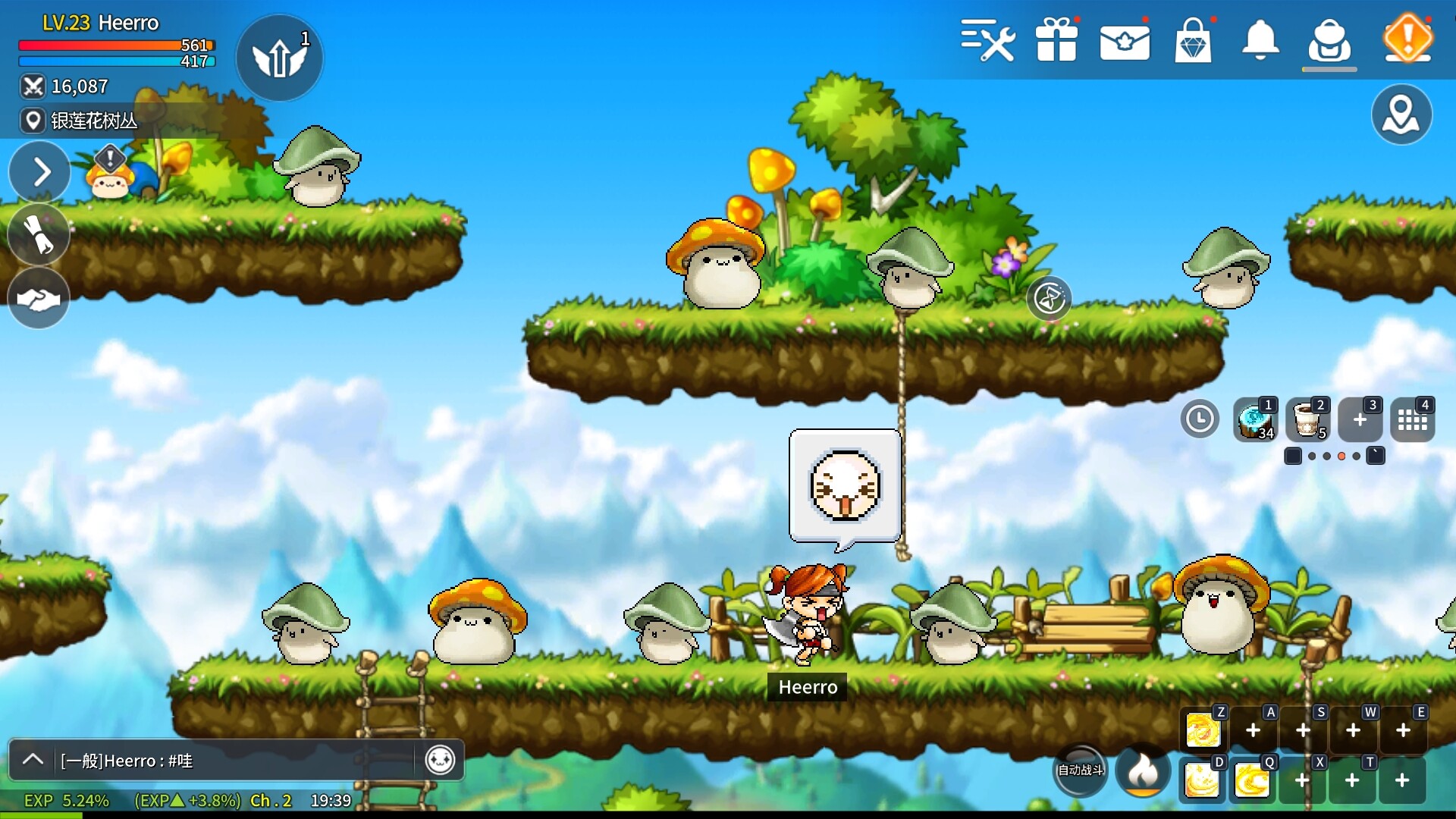Tap the orange exclamation alert icon
Image resolution: width=1456 pixels, height=819 pixels.
(1407, 38)
